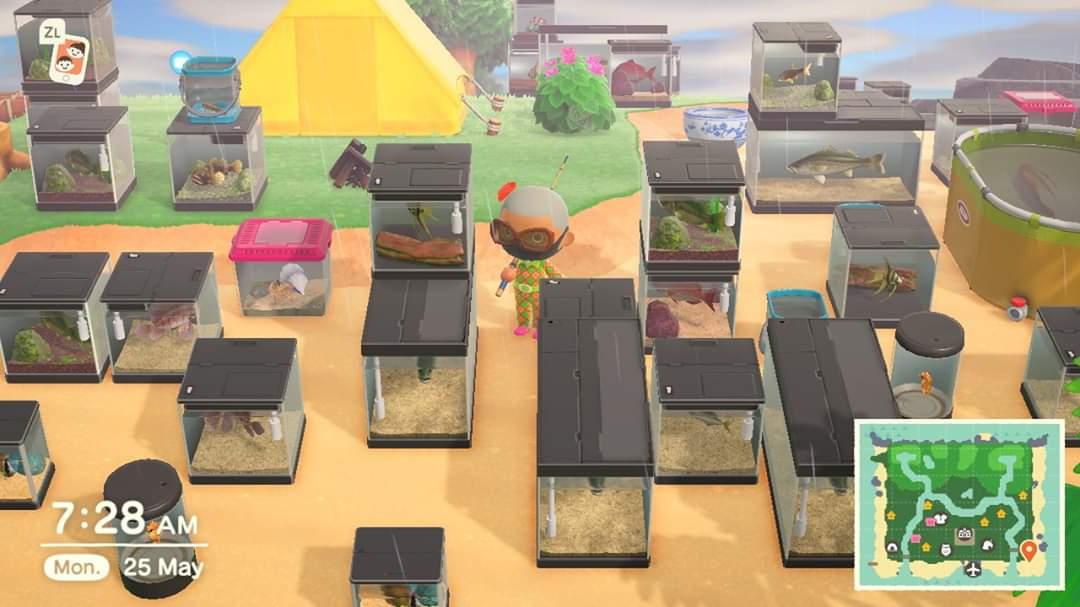
Task: Click the museum owl marker on minimap
Action: click(x=945, y=549)
